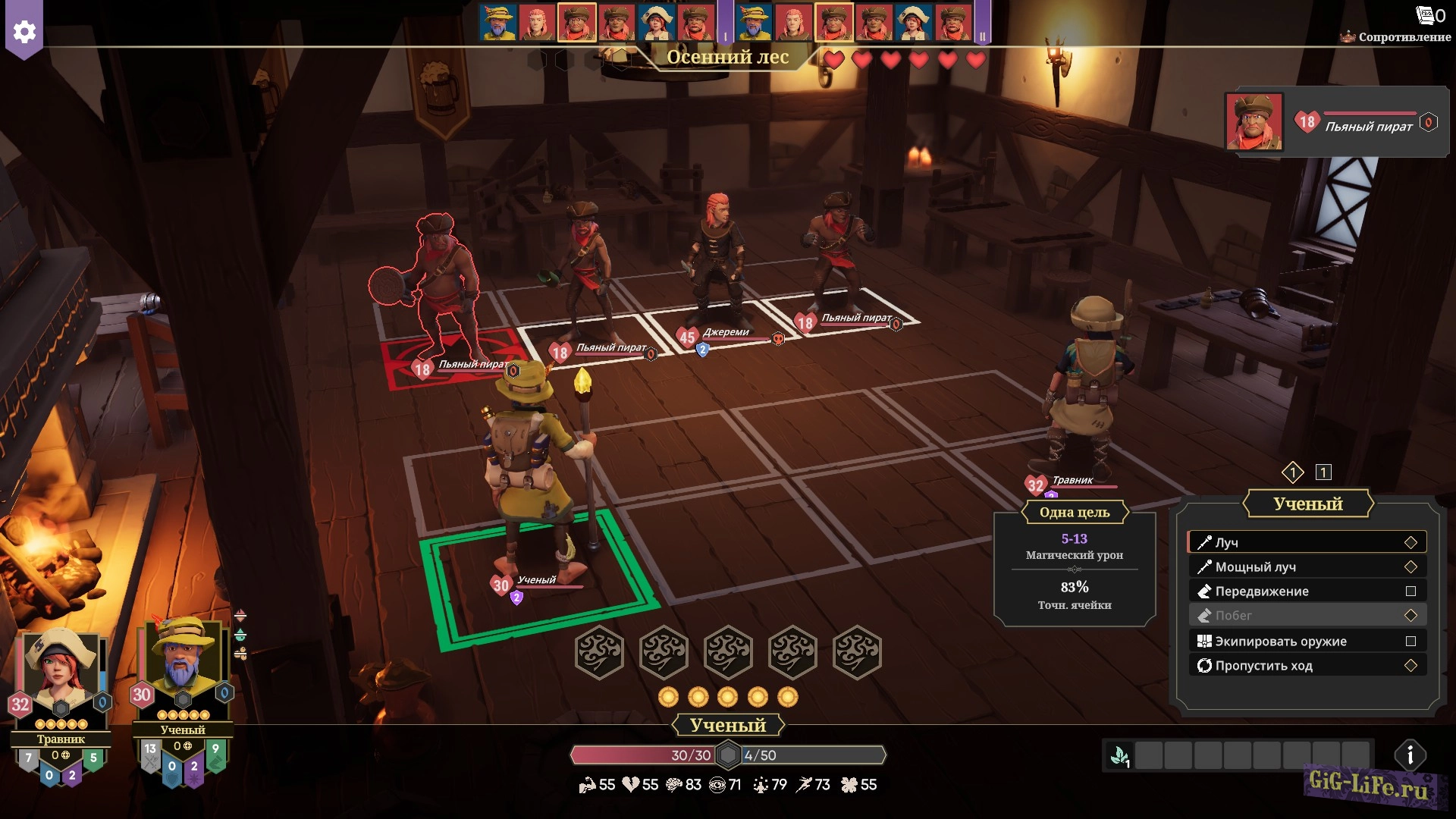The width and height of the screenshot is (1456, 819).
Task: Select the Луч ability
Action: click(x=1307, y=542)
